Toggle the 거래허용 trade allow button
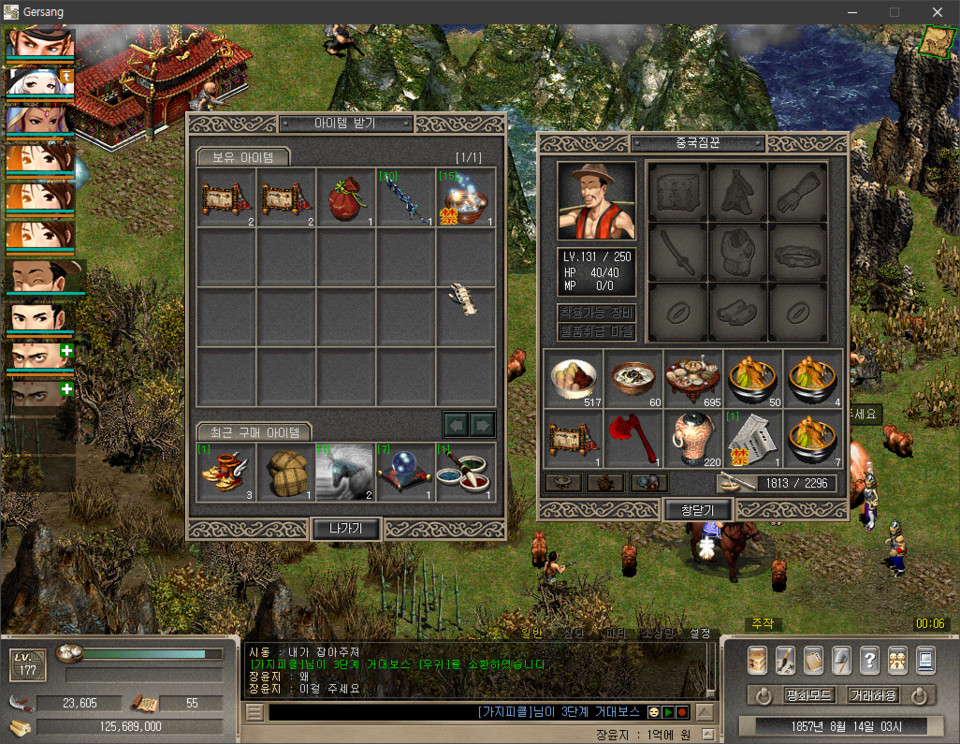 [873, 695]
